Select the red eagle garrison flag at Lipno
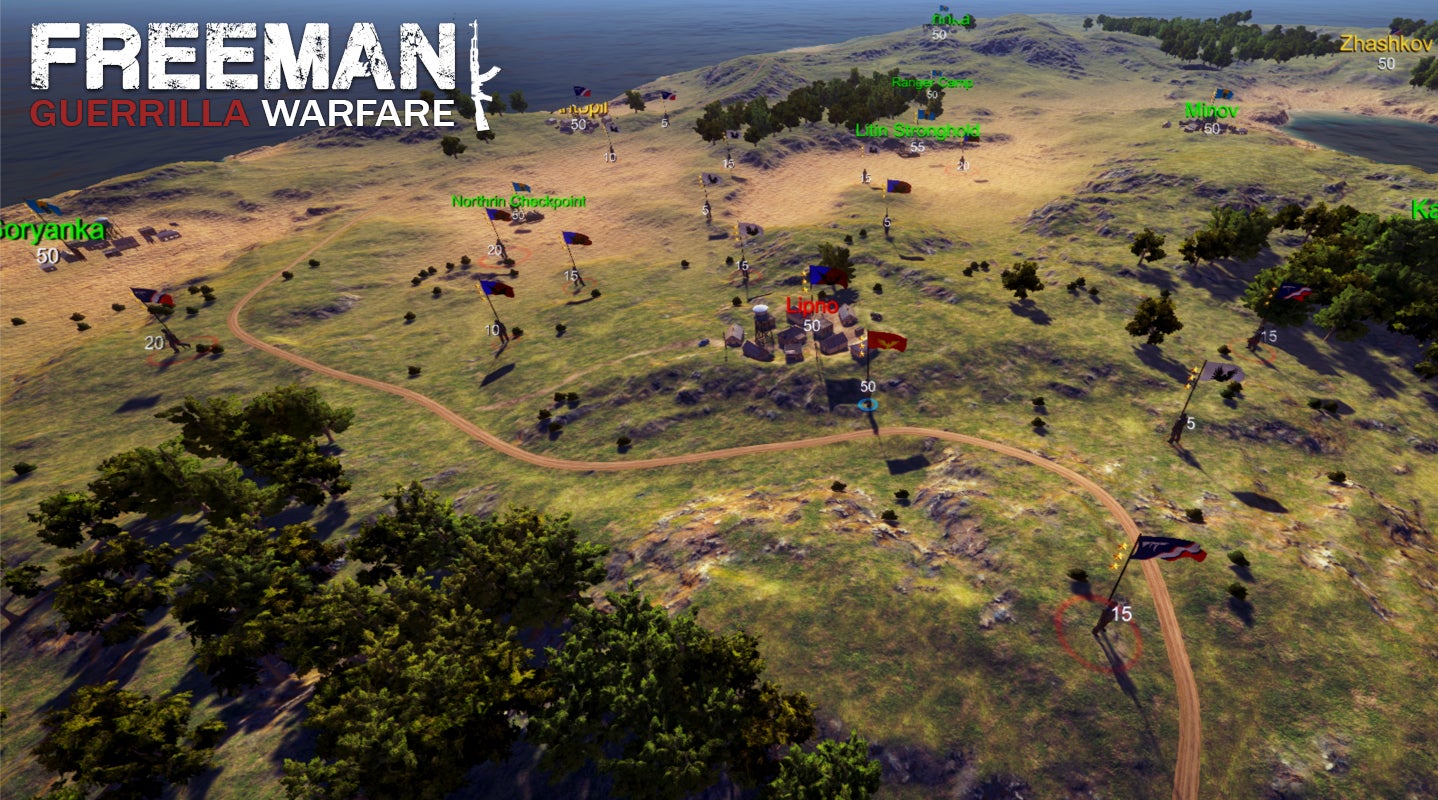Viewport: 1438px width, 800px height. 887,343
